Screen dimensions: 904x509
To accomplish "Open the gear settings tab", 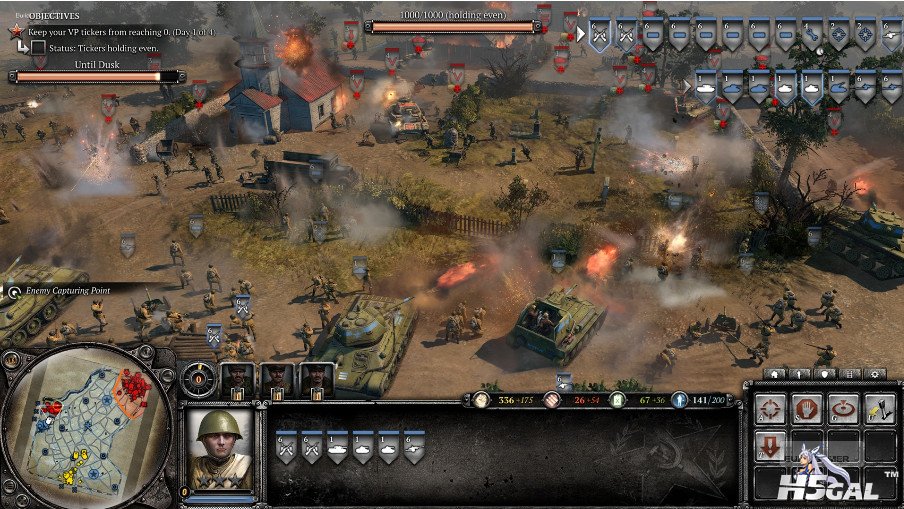I will [x=874, y=373].
